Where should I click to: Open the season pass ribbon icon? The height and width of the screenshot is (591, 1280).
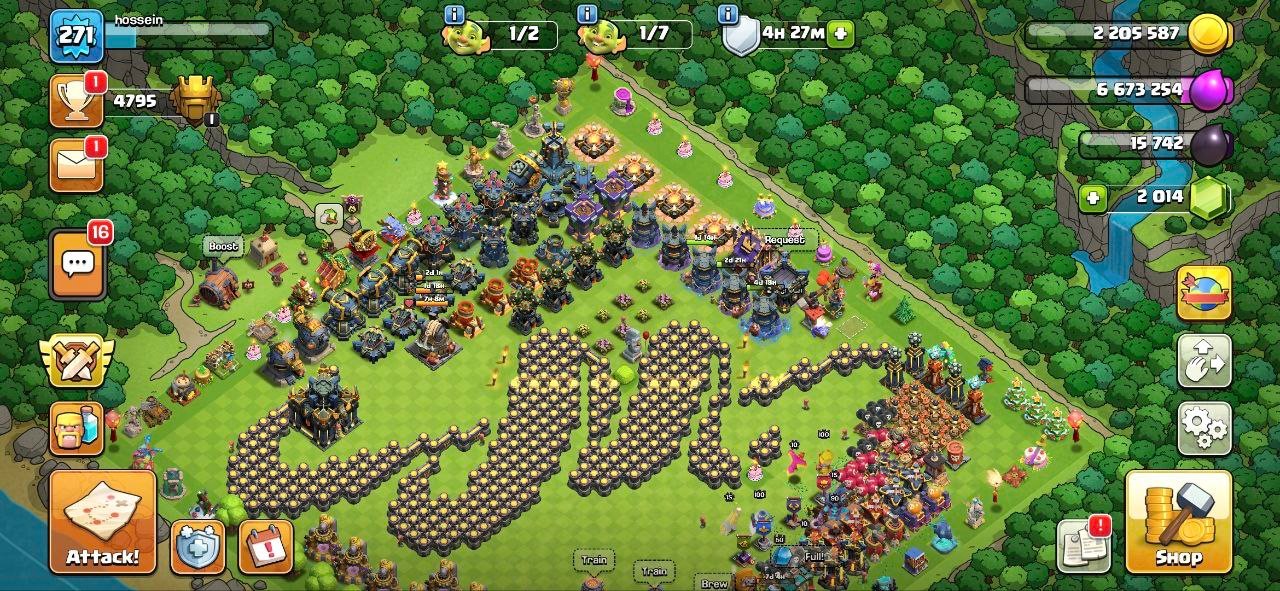pos(1204,293)
